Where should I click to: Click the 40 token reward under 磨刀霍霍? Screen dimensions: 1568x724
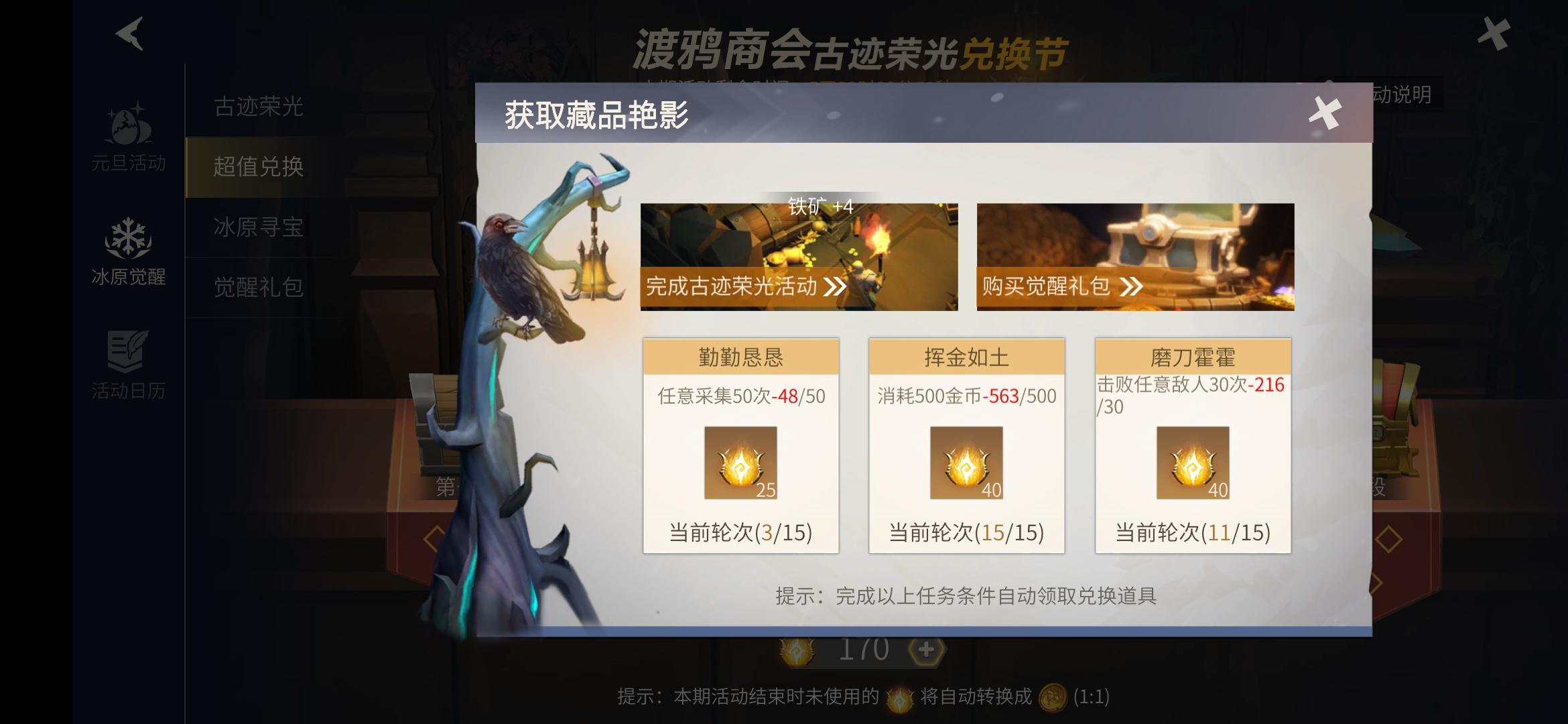(x=1193, y=463)
